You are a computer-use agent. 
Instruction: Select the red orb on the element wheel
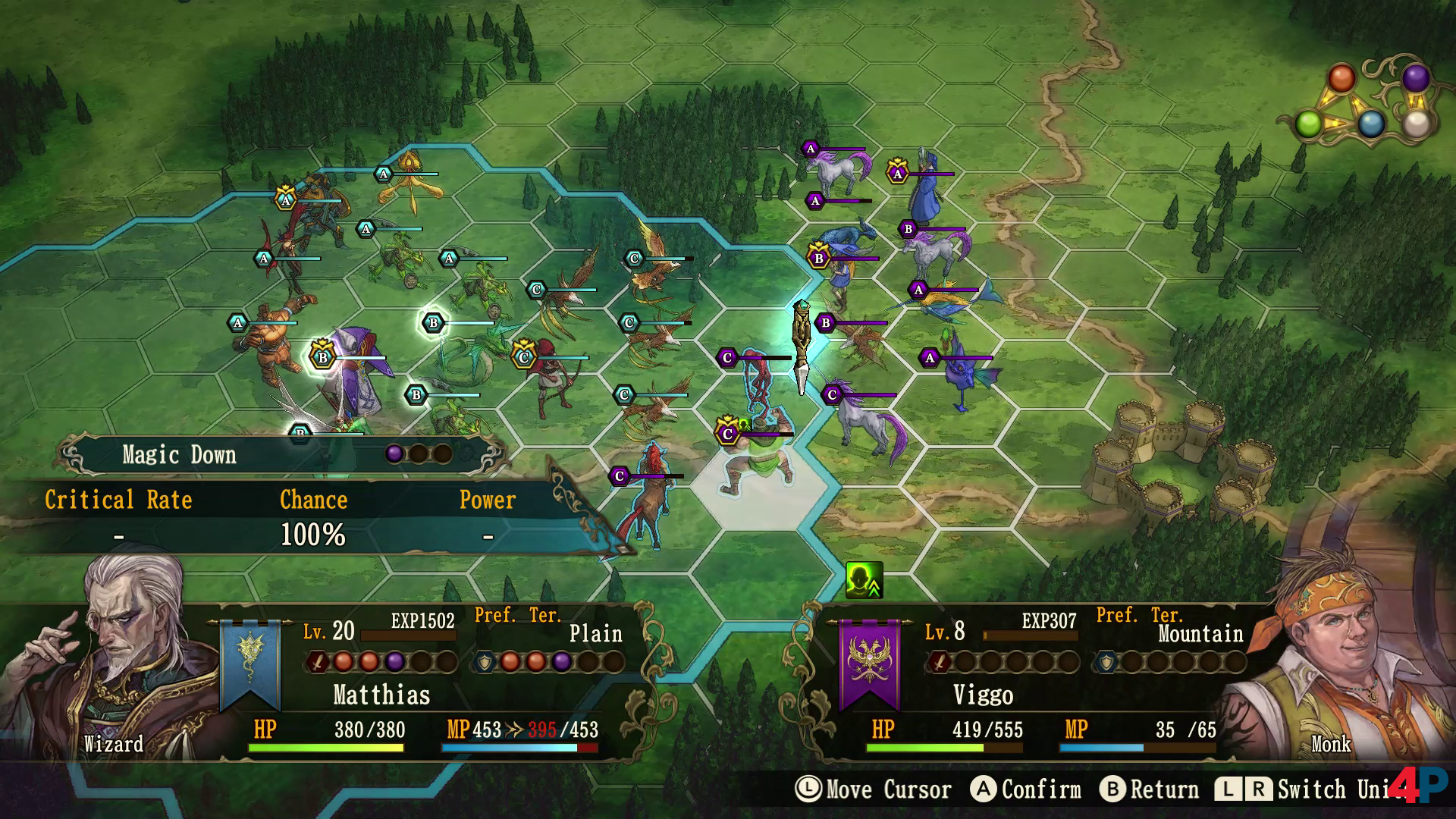tap(1341, 78)
